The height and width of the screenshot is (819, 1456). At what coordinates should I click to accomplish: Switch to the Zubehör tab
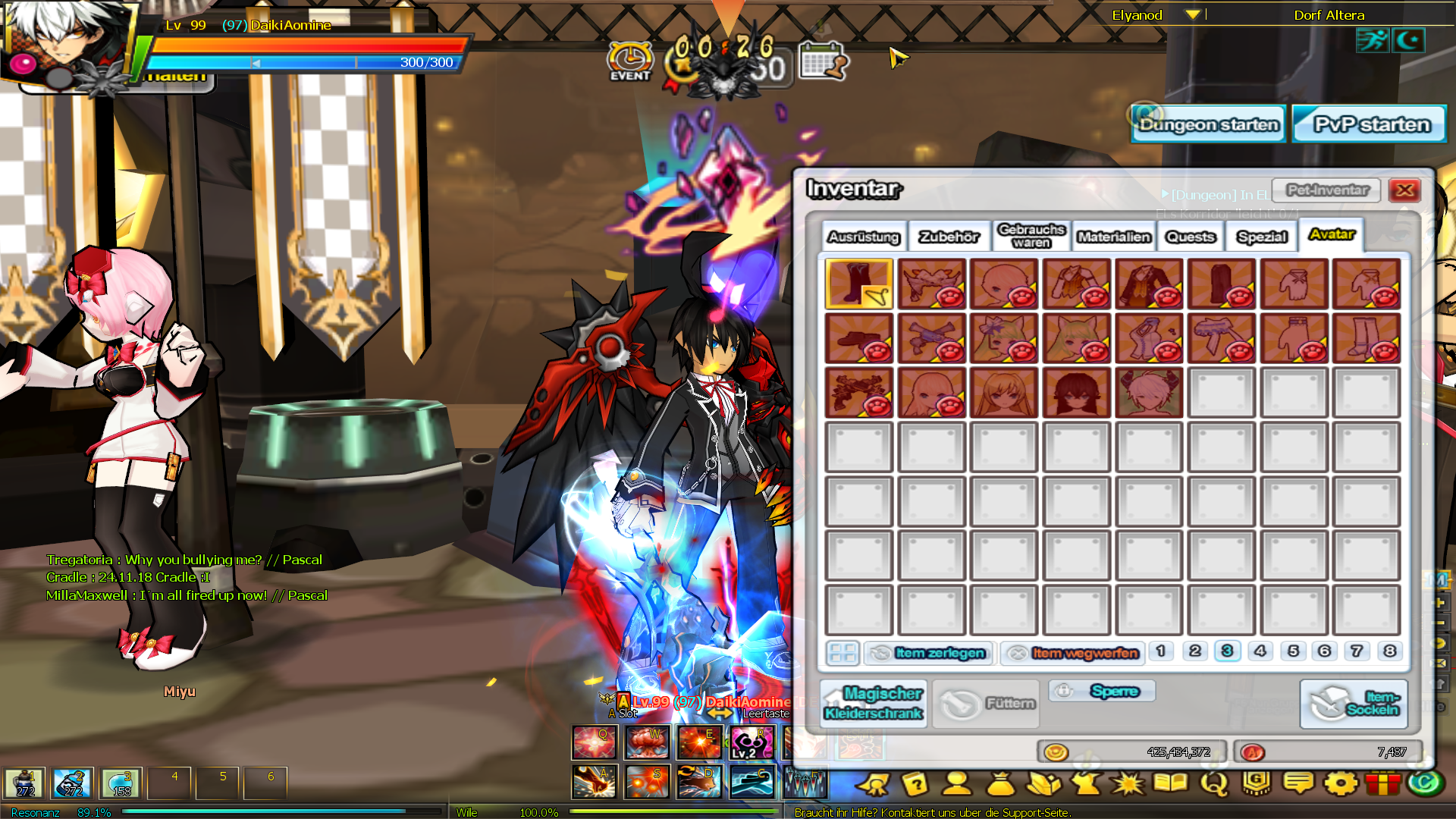[x=949, y=237]
